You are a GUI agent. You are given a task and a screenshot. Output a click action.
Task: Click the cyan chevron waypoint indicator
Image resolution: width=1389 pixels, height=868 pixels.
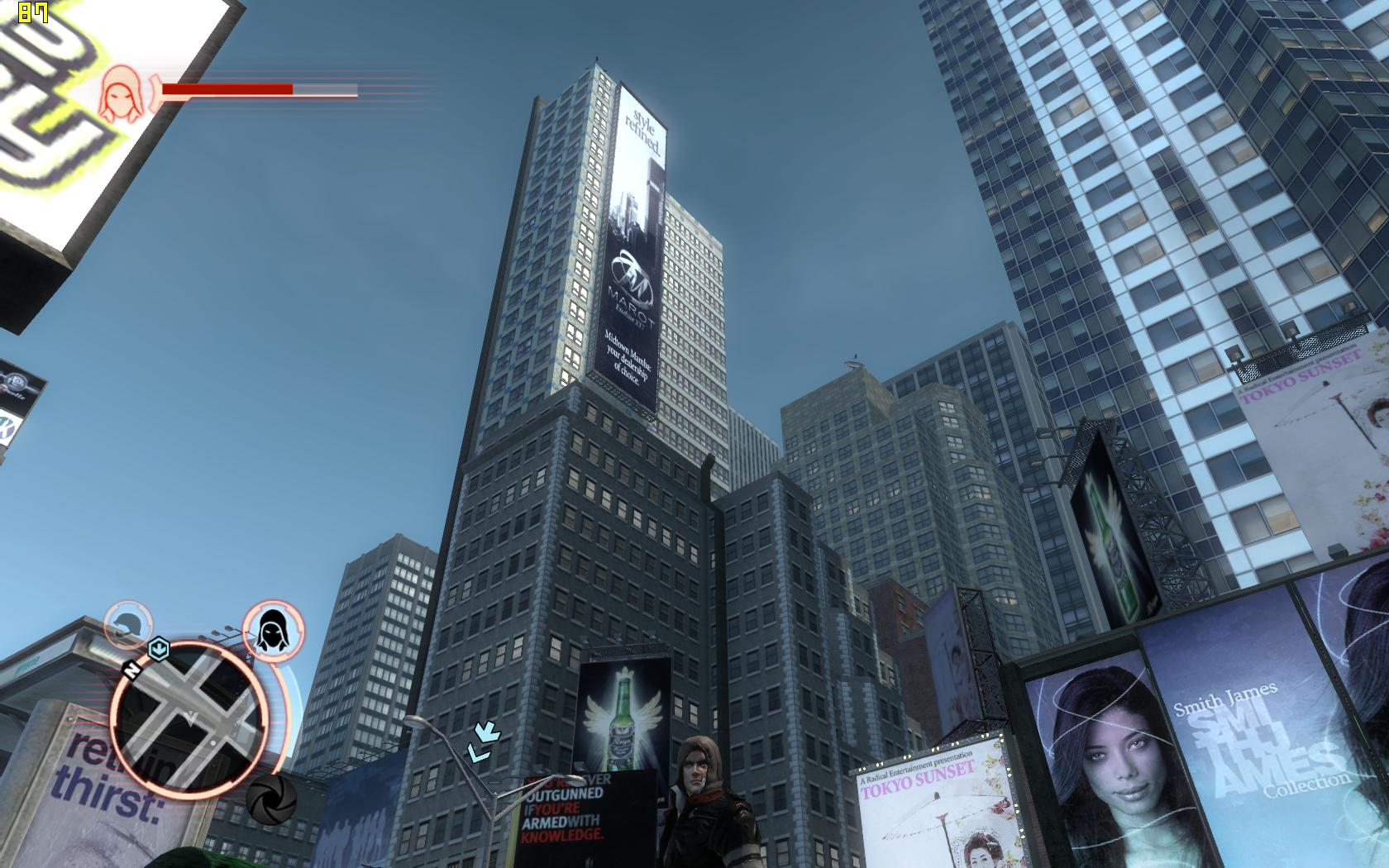[484, 741]
